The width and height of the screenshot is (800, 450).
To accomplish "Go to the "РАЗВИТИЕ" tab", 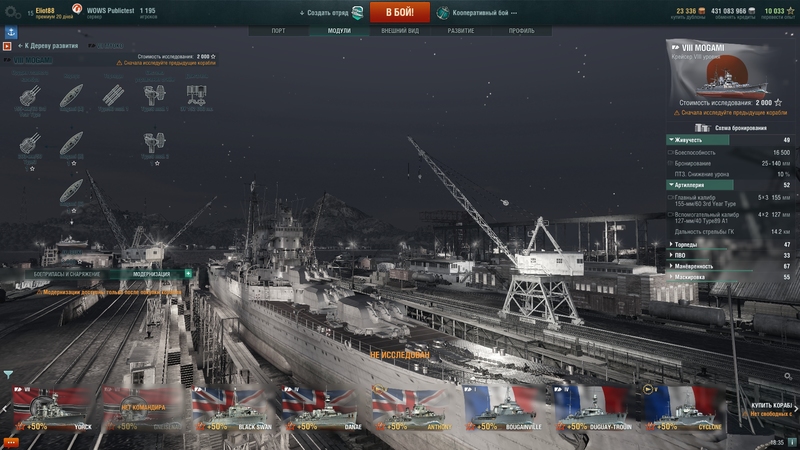I will click(x=461, y=31).
